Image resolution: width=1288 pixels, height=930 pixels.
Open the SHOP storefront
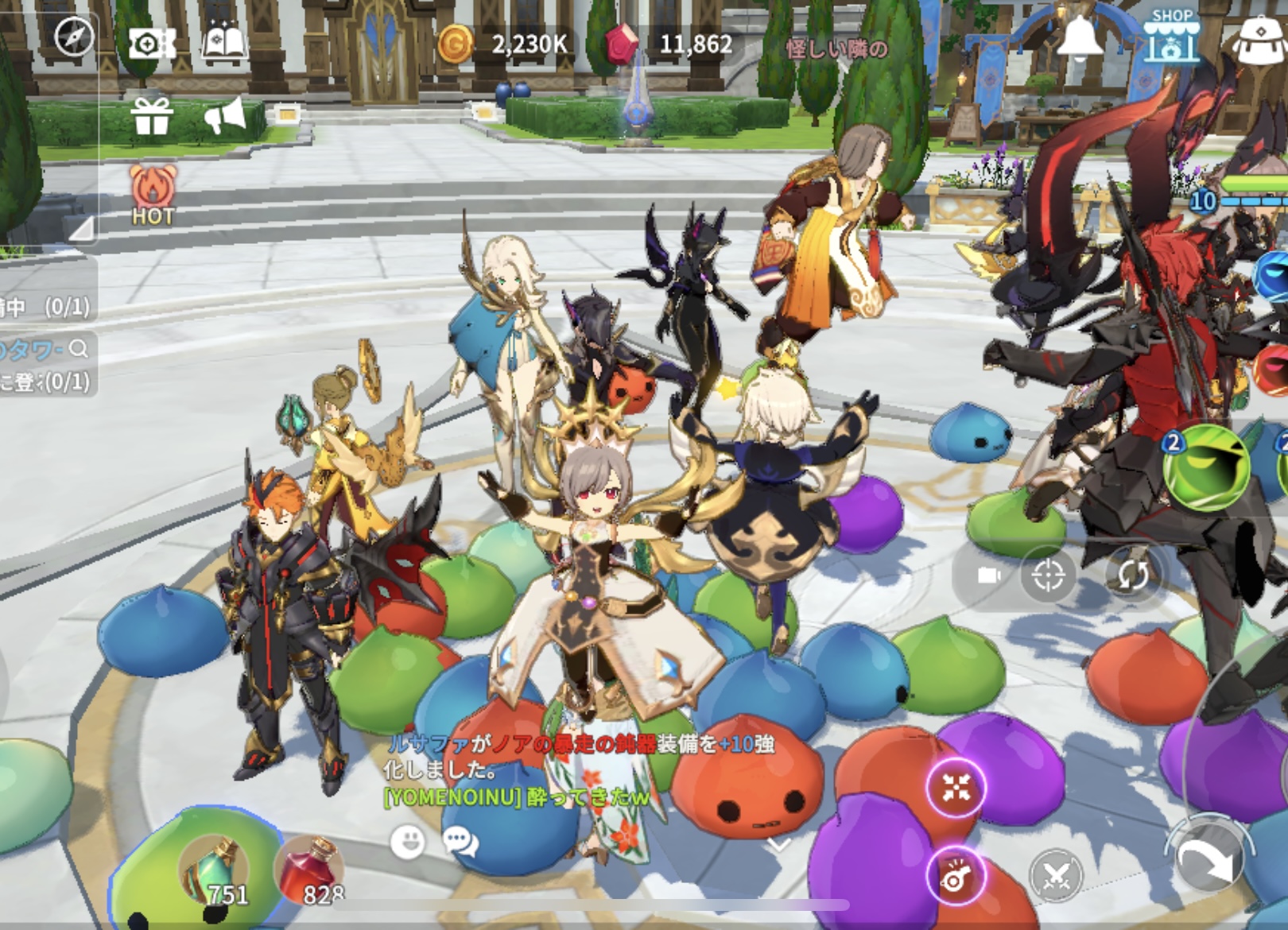pyautogui.click(x=1172, y=37)
